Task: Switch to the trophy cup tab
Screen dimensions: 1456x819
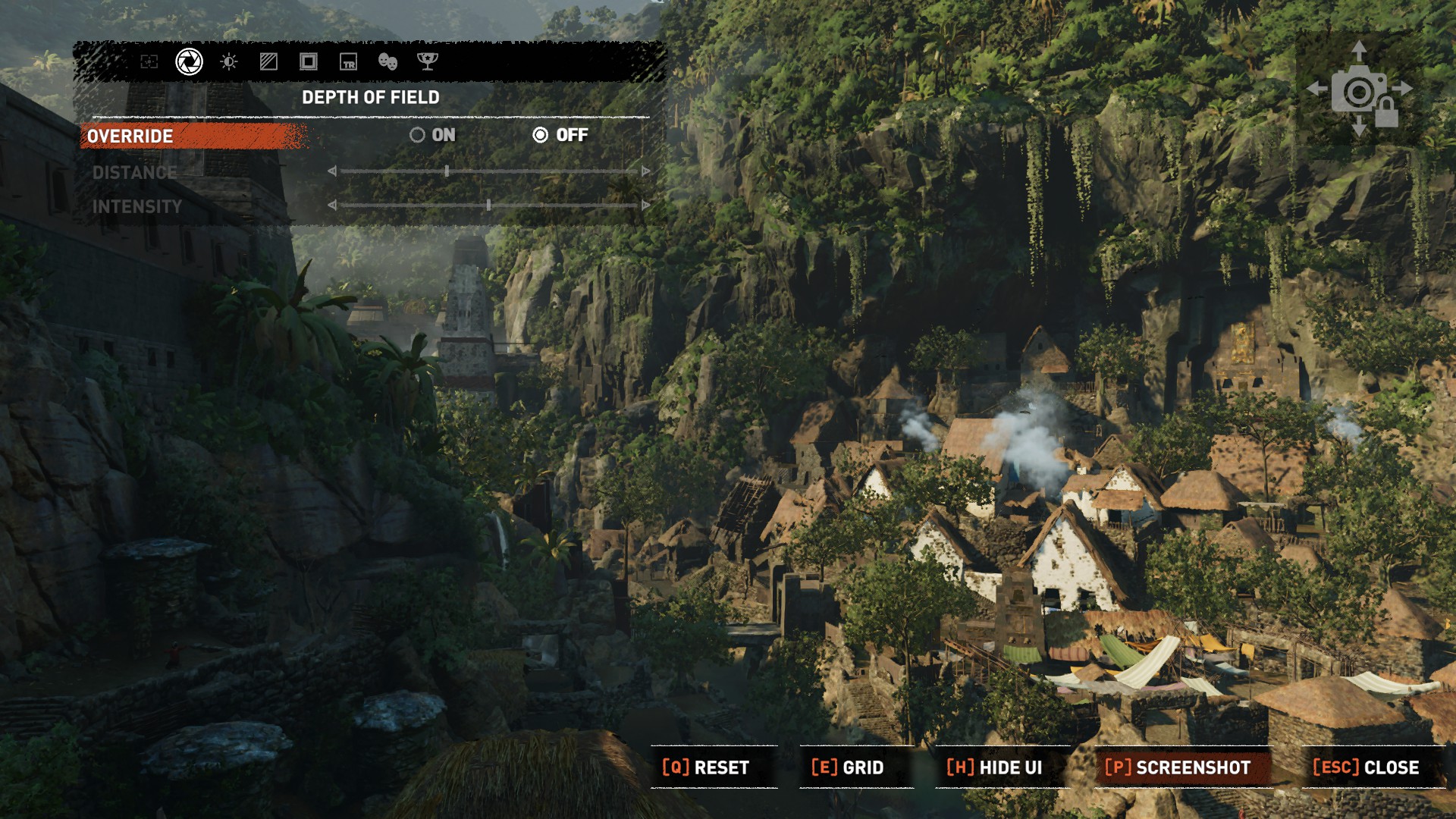Action: tap(428, 61)
